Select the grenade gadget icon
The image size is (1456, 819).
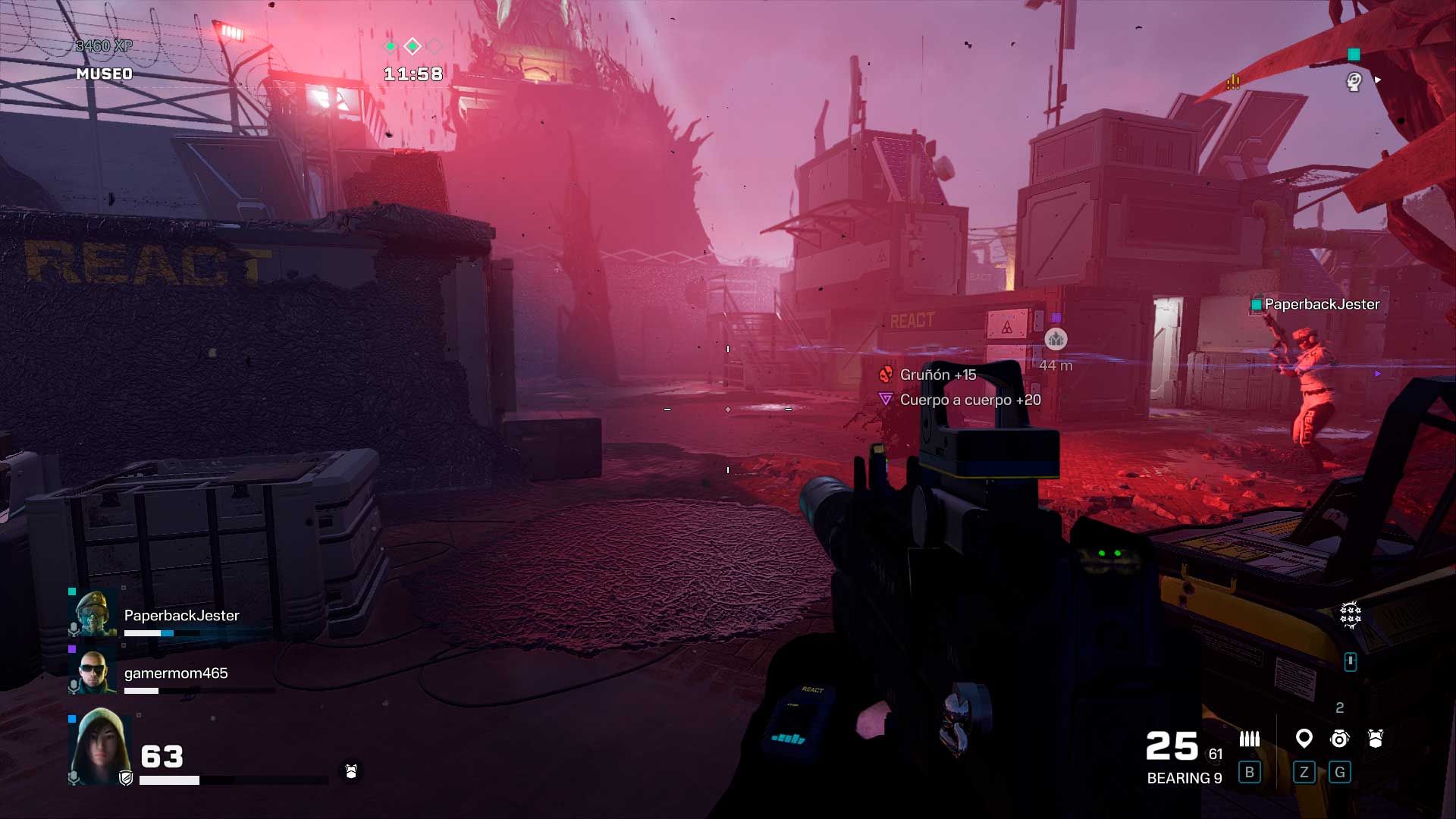point(1340,739)
